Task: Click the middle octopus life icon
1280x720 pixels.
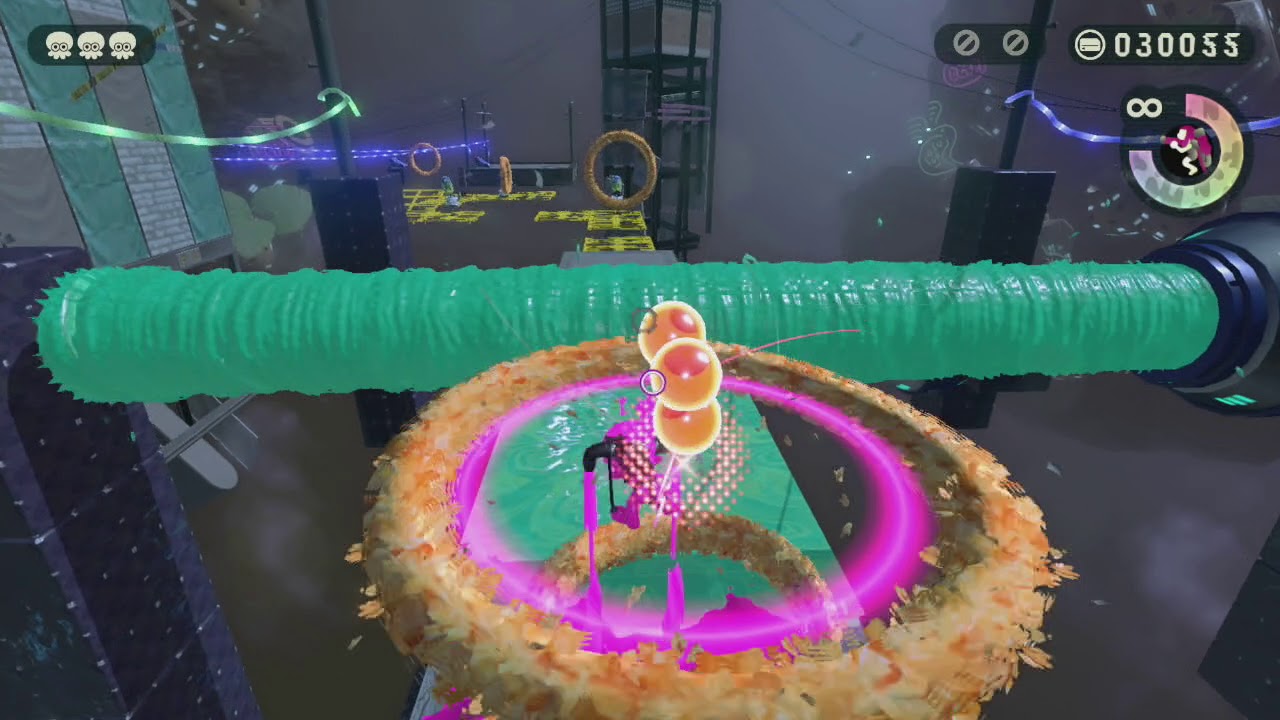Action: pyautogui.click(x=88, y=44)
